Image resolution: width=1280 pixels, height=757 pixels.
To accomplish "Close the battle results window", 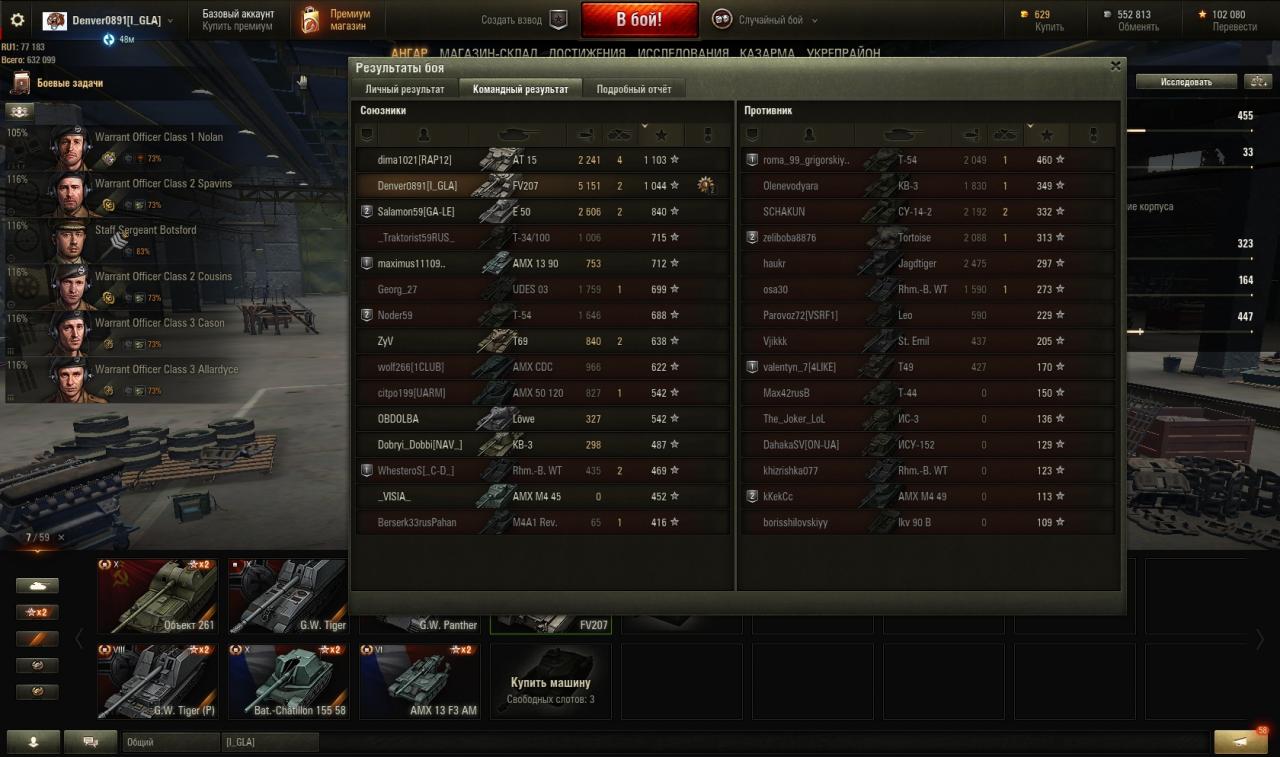I will pos(1115,66).
